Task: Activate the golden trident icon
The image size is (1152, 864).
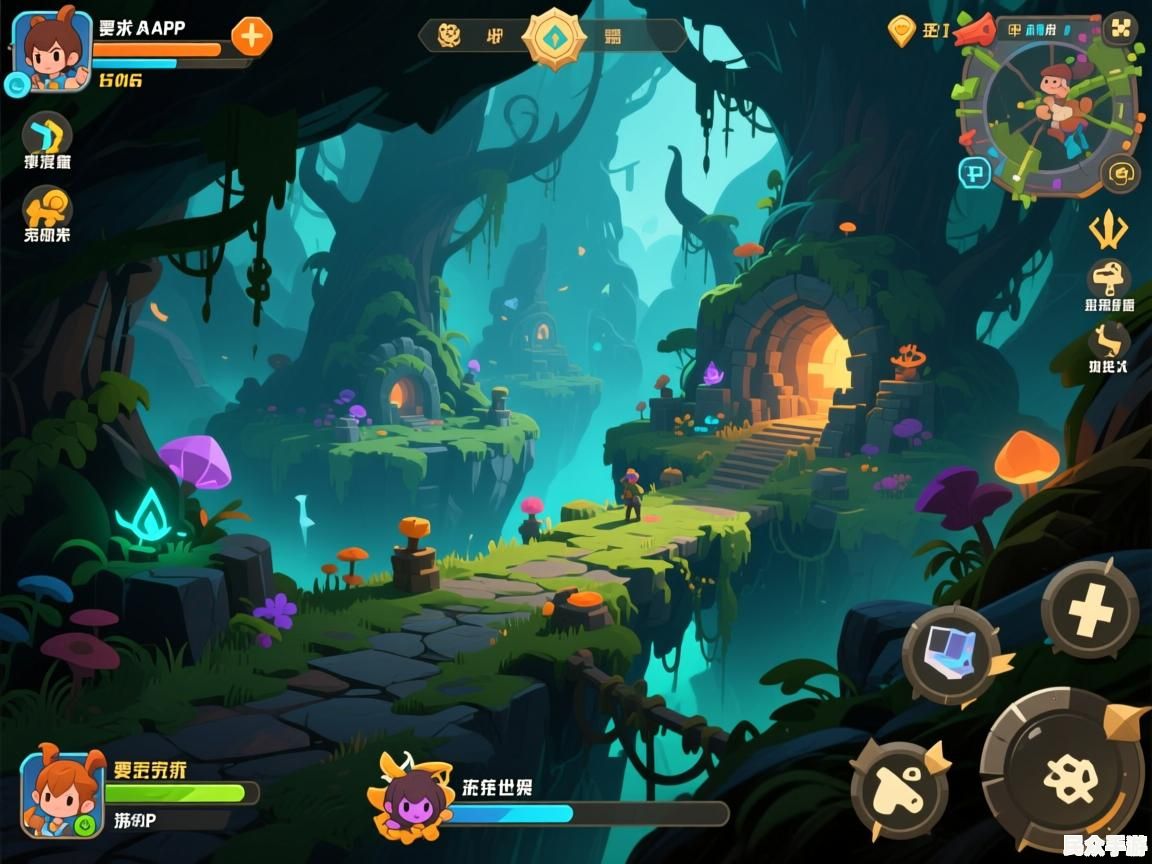Action: pos(1108,231)
